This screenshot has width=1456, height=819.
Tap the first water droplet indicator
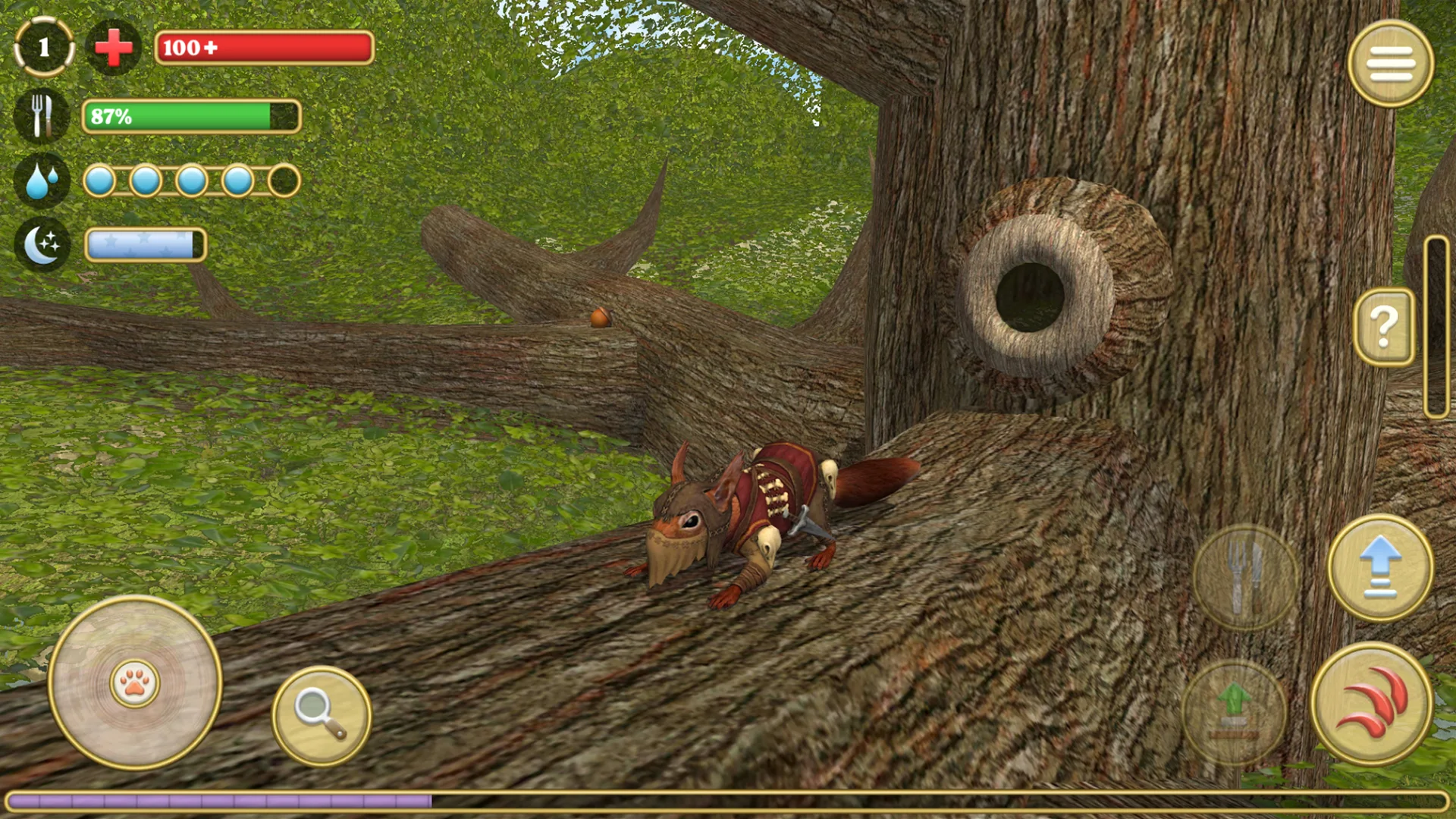point(99,180)
